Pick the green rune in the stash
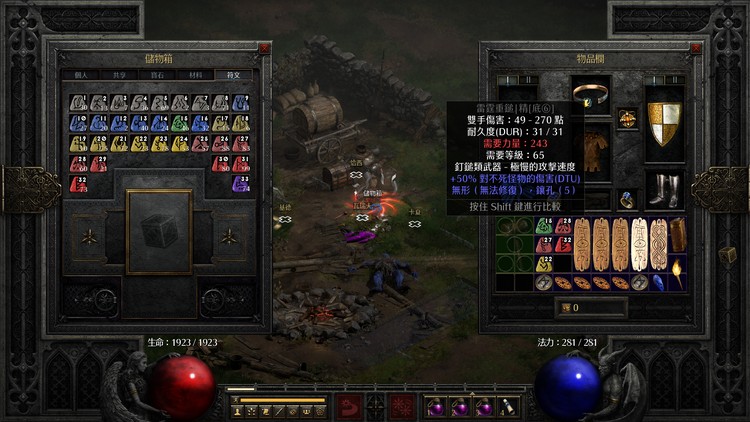The image size is (750, 422). pyautogui.click(x=179, y=123)
